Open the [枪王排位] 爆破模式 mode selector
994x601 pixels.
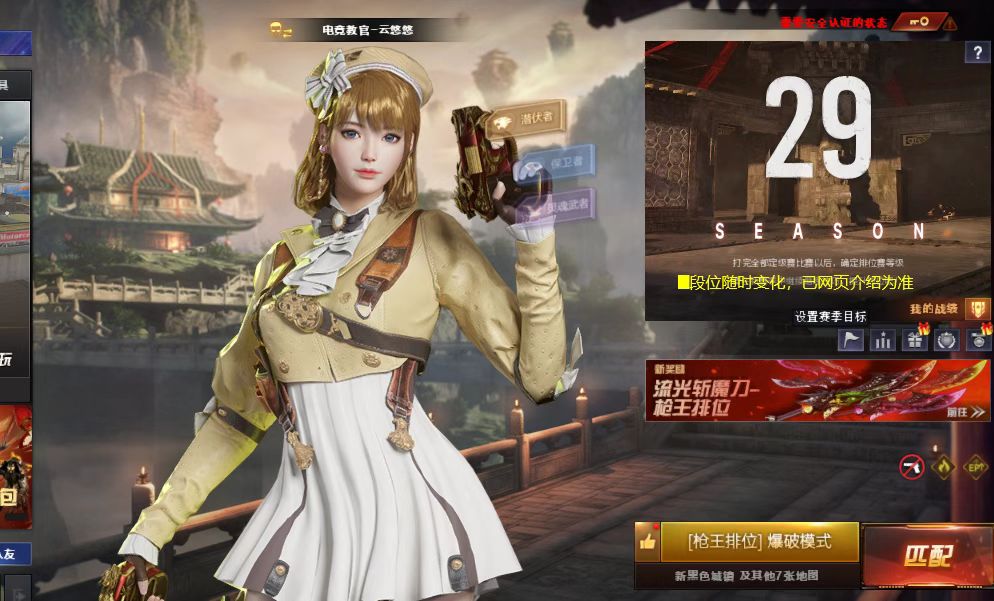(x=759, y=541)
